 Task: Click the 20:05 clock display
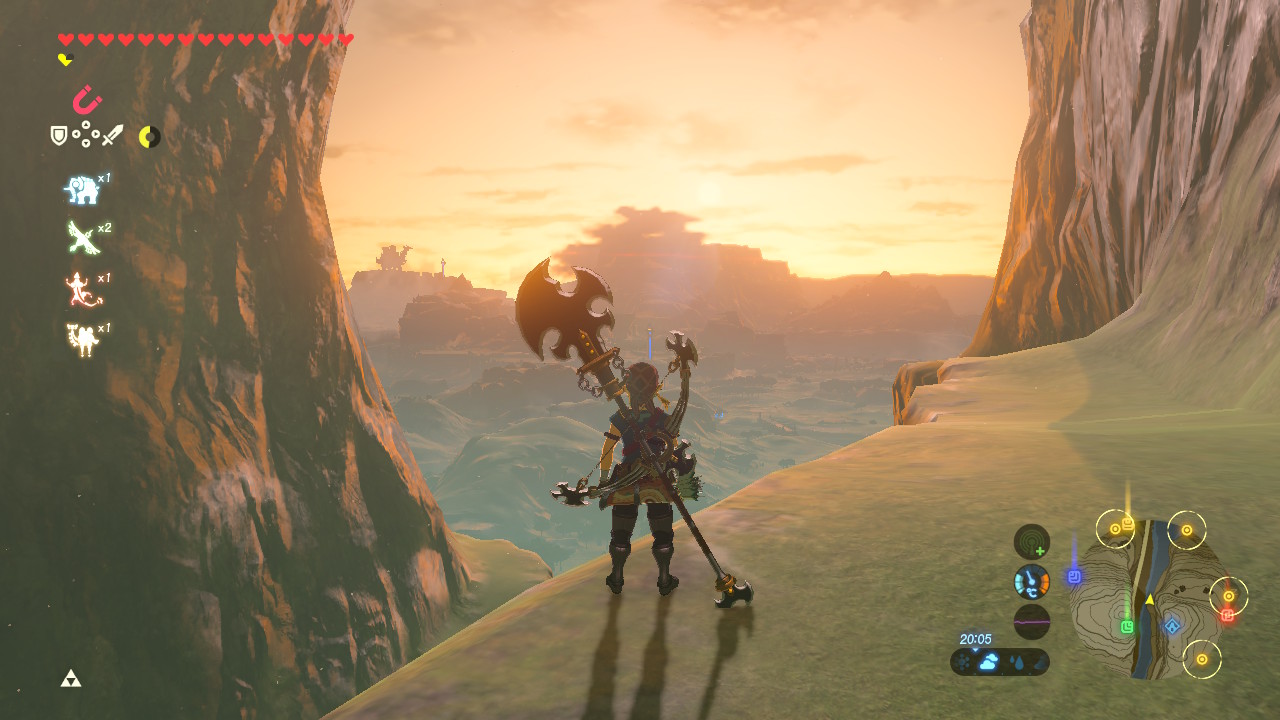pos(976,639)
